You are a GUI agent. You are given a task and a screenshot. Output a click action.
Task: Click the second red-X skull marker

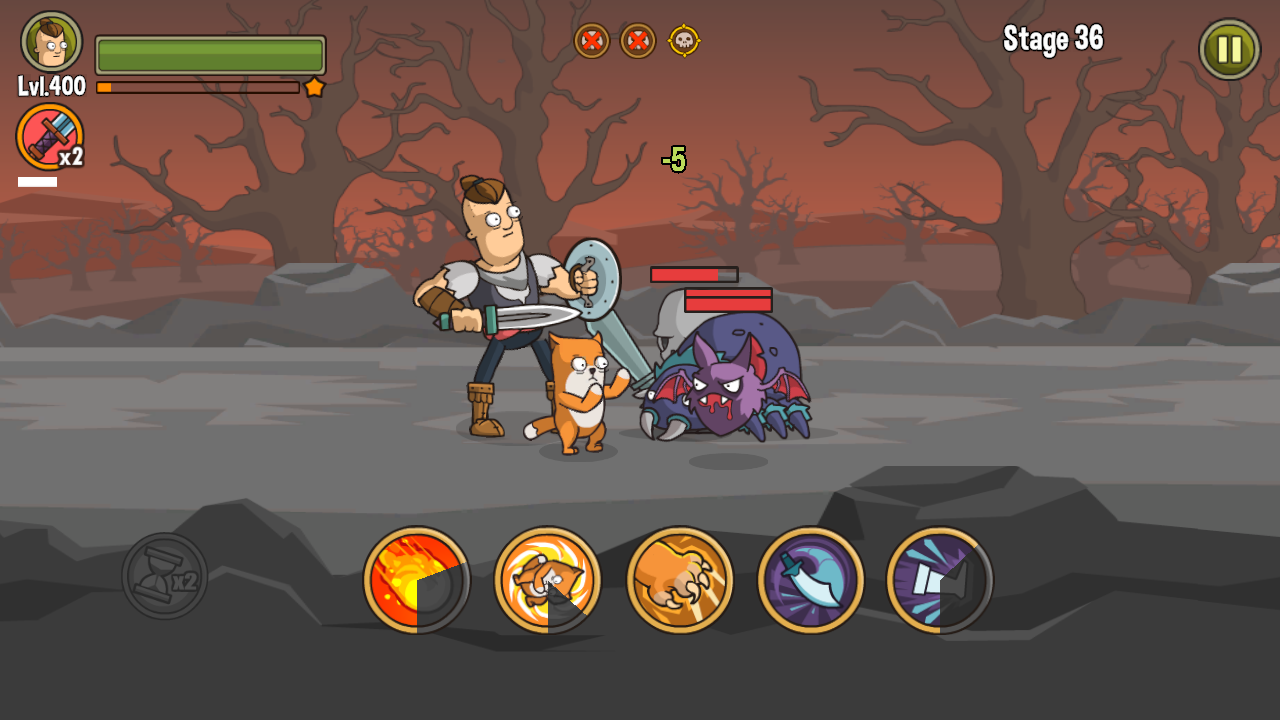[640, 42]
